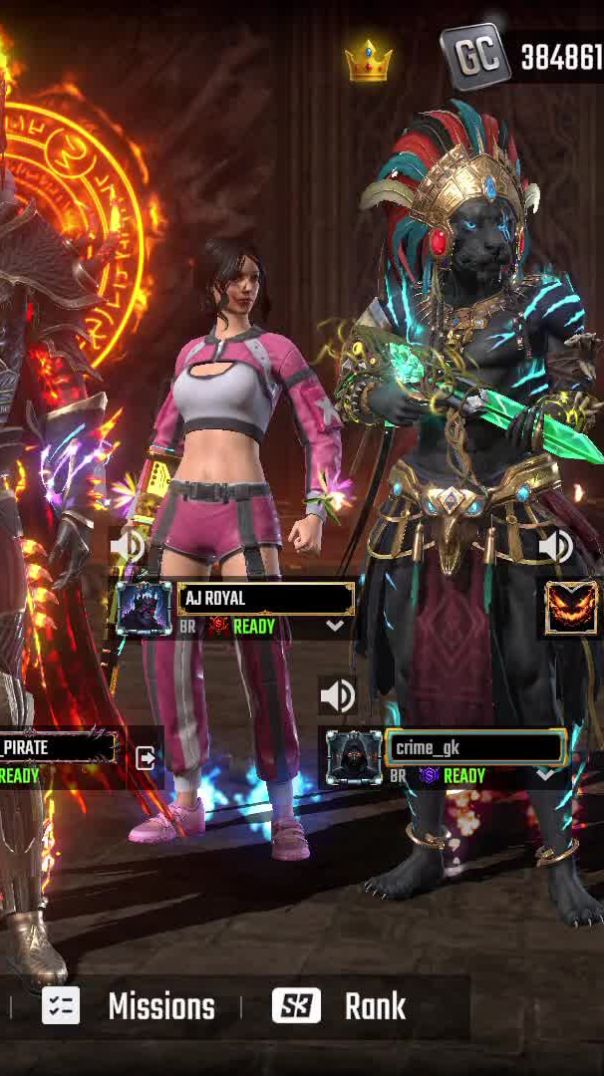Open the fiery pumpkin-face player avatar
The image size is (604, 1076).
[x=571, y=608]
